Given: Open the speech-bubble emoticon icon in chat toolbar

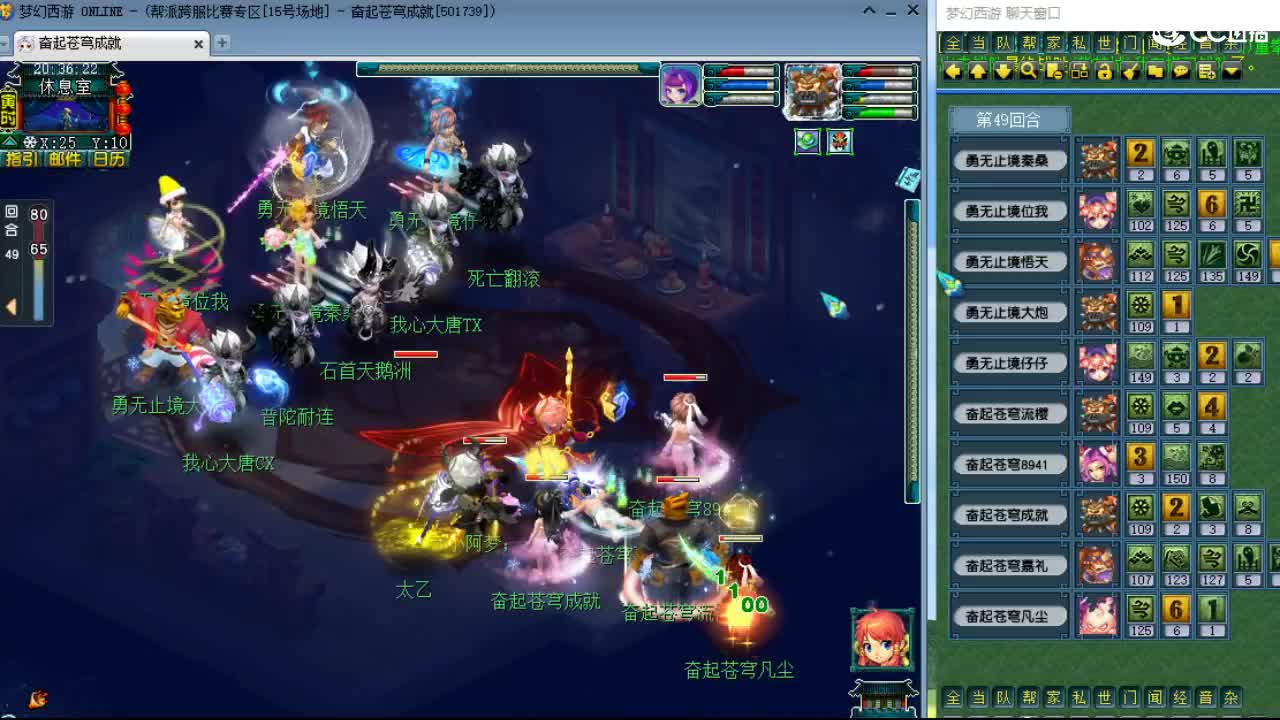Looking at the screenshot, I should (x=1181, y=72).
